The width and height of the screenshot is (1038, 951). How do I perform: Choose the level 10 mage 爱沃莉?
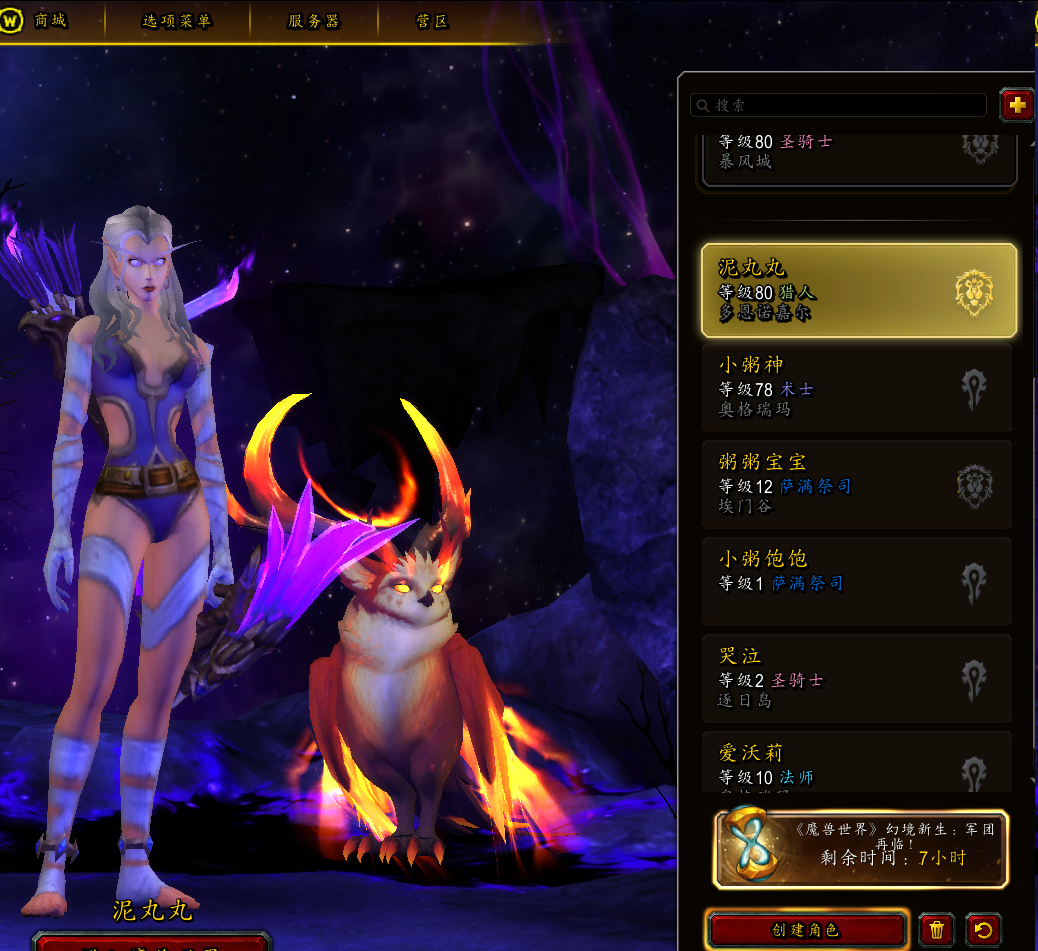(858, 762)
